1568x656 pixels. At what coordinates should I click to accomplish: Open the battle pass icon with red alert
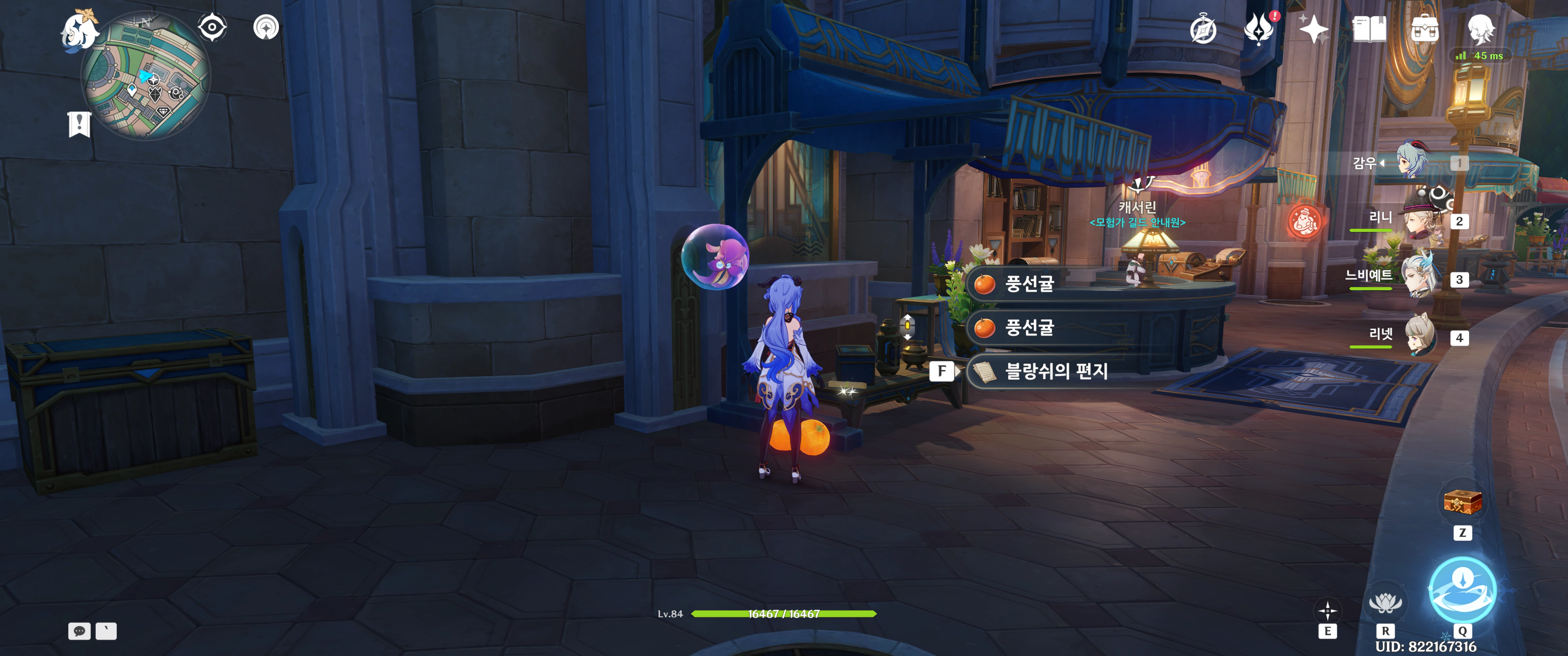[x=1258, y=29]
